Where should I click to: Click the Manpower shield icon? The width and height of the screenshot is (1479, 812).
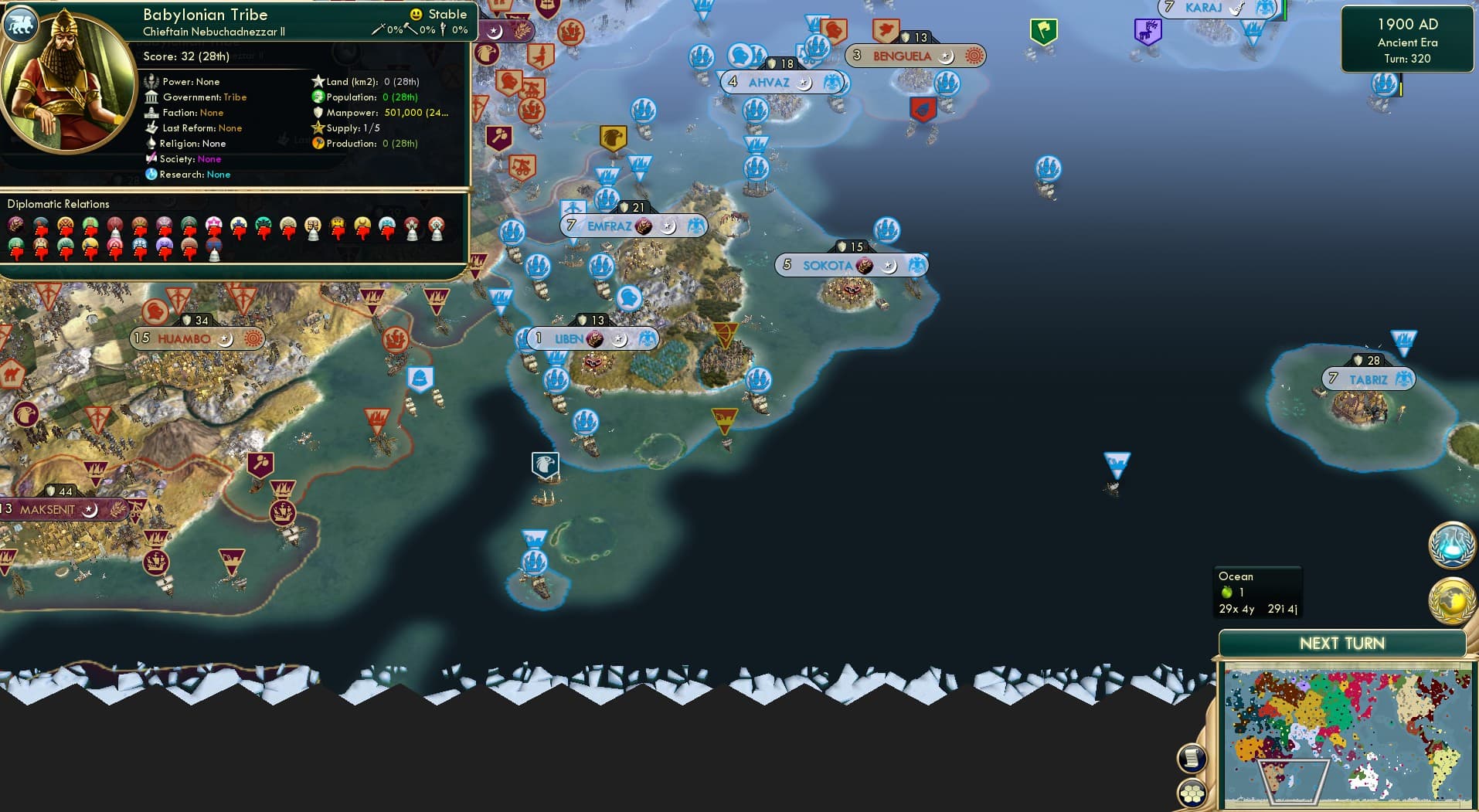318,114
